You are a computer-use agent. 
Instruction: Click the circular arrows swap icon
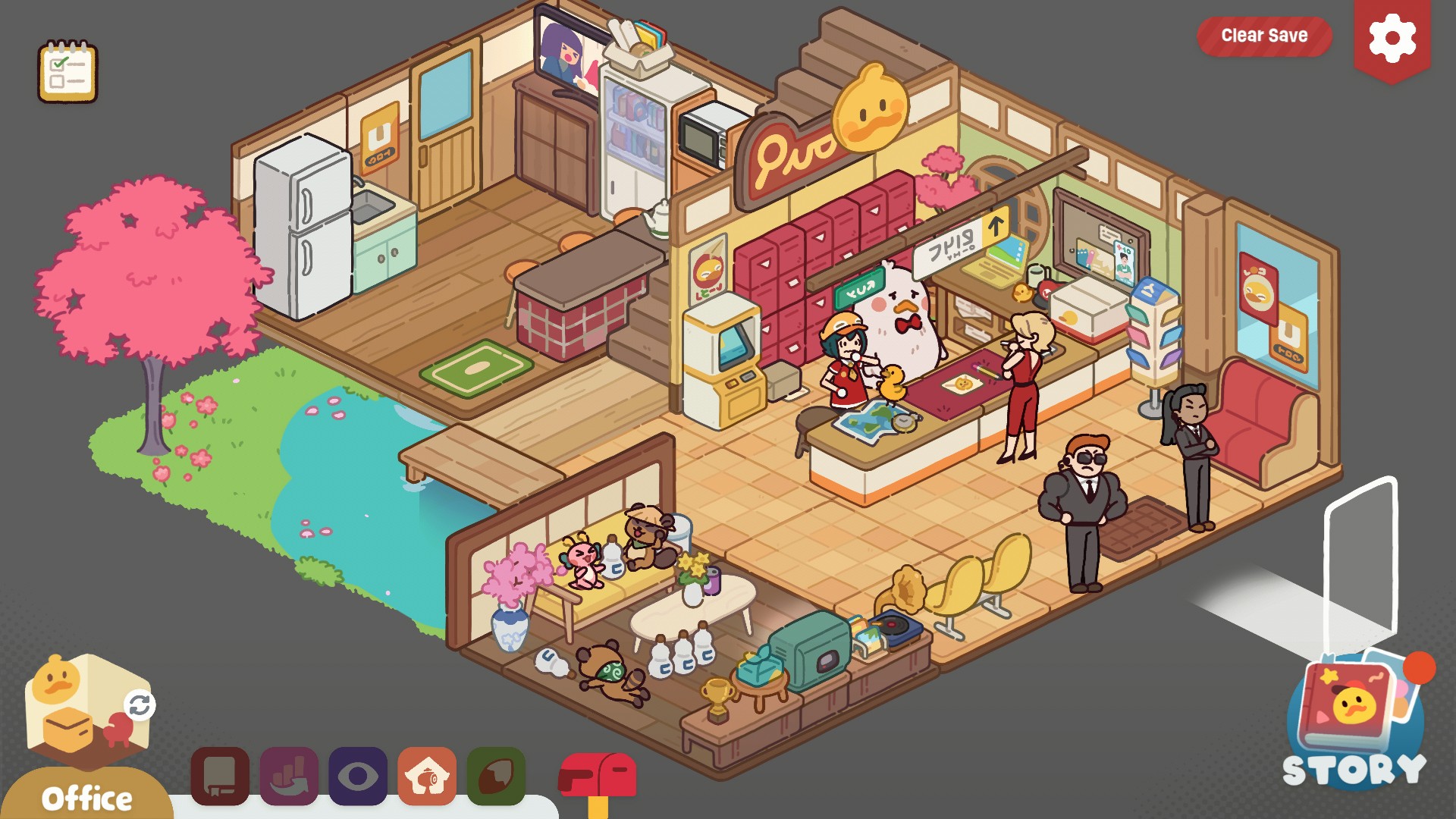pos(140,705)
